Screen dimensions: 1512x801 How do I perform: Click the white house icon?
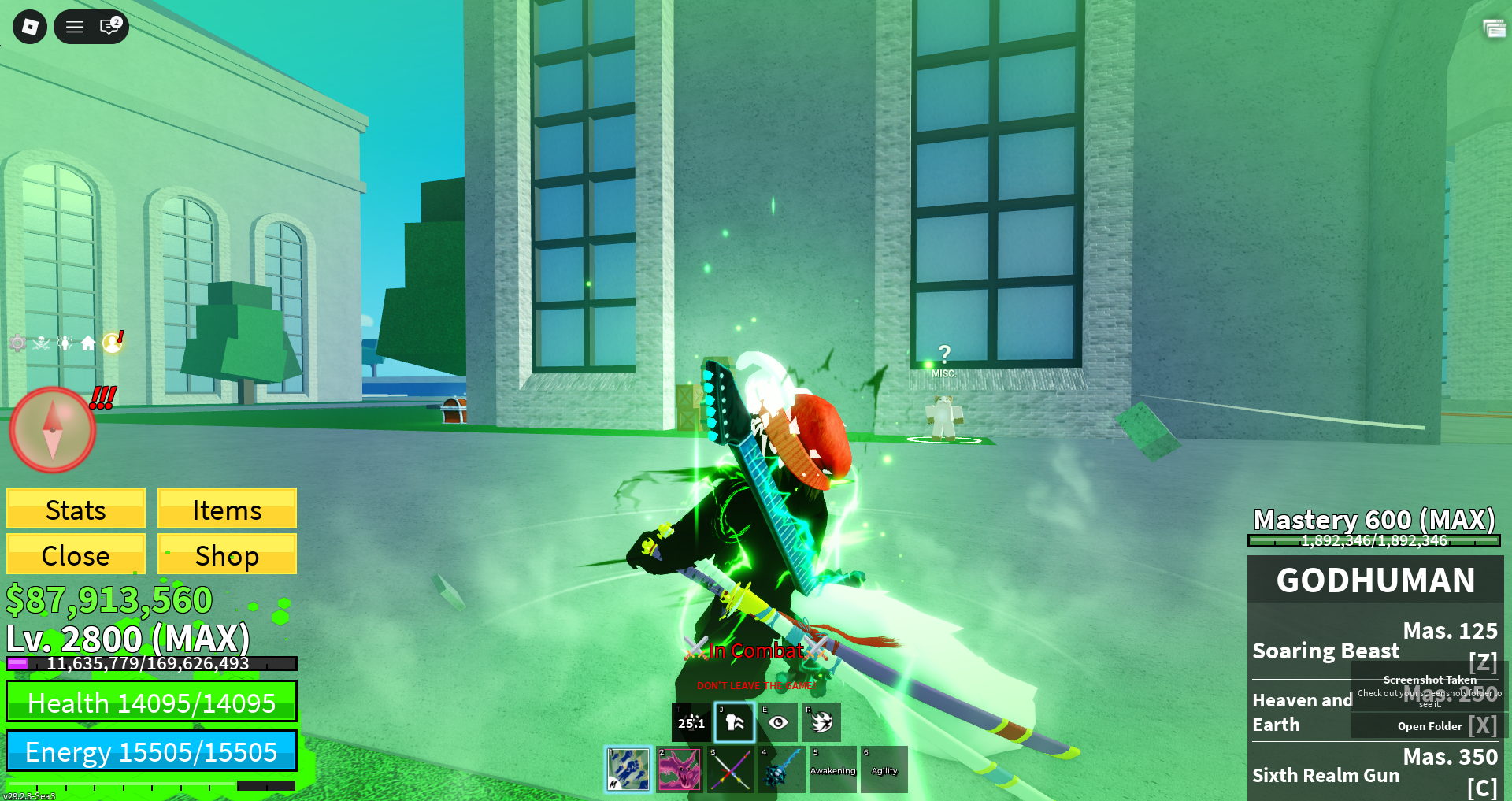click(x=88, y=343)
